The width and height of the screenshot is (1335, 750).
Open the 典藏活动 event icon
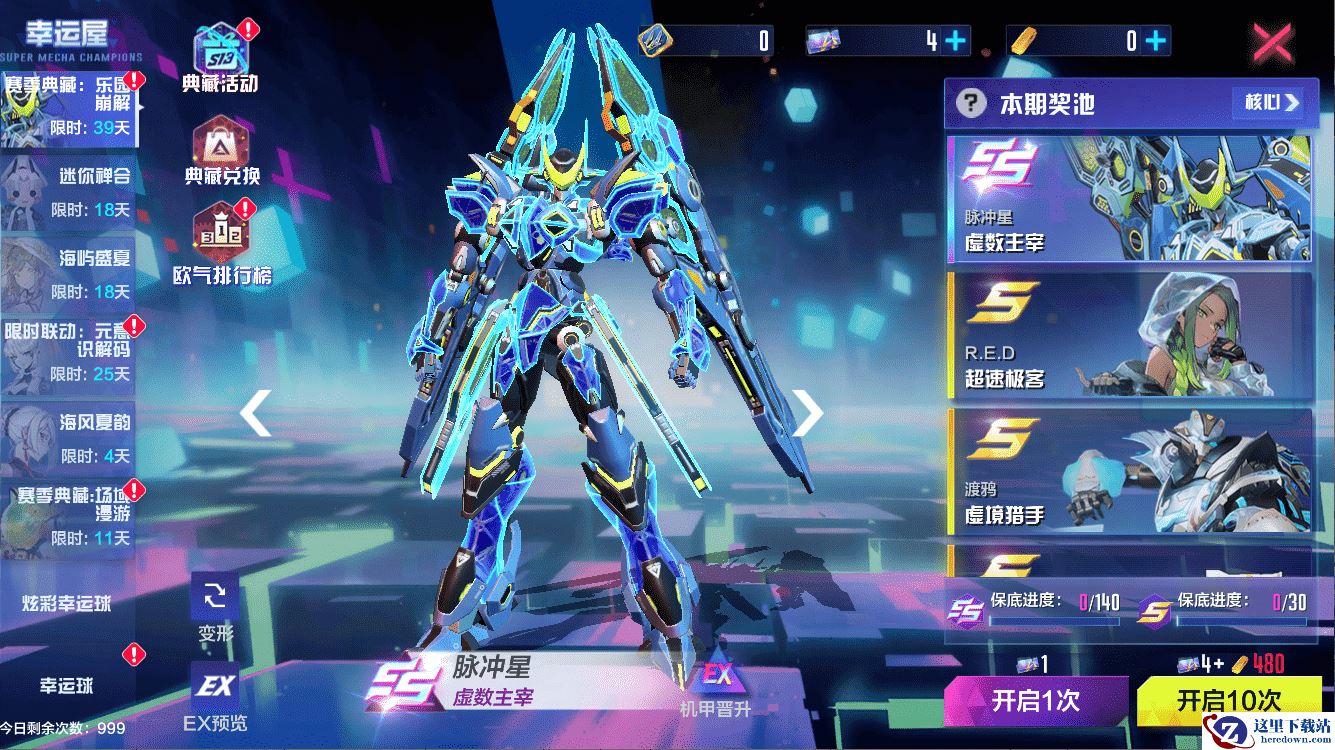[220, 55]
